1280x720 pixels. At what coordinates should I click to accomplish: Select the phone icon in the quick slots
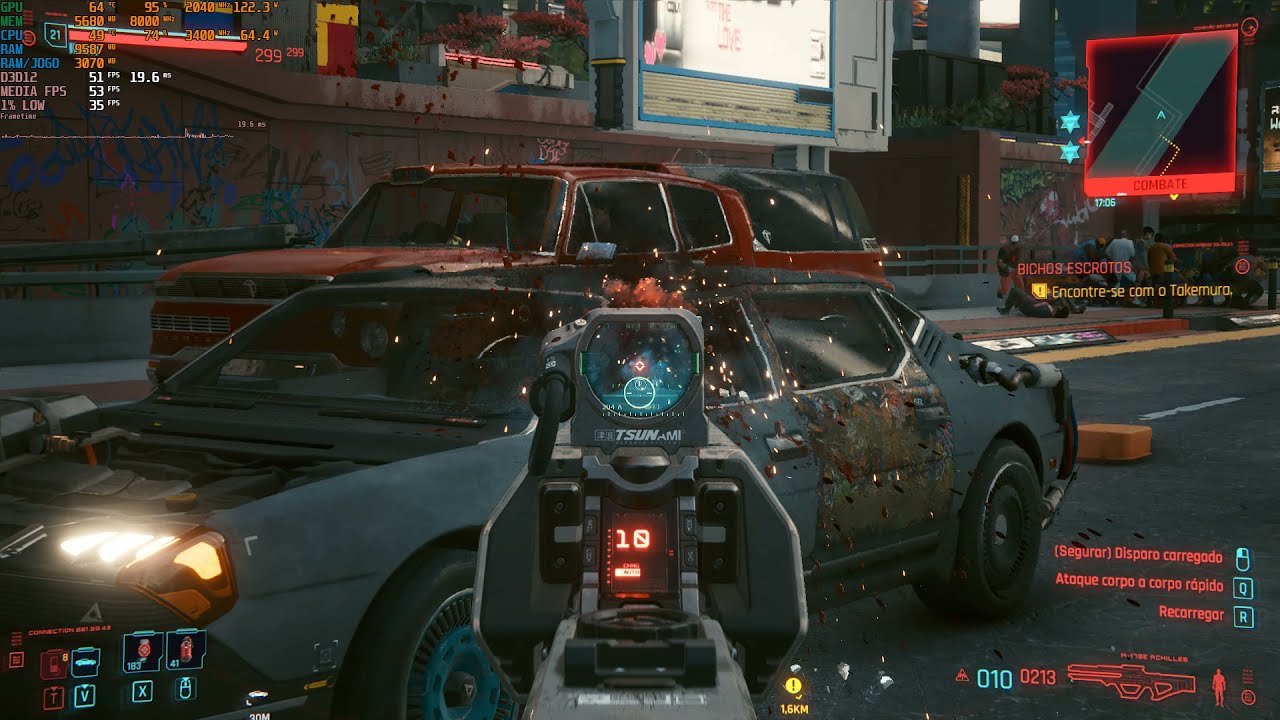tap(52, 664)
